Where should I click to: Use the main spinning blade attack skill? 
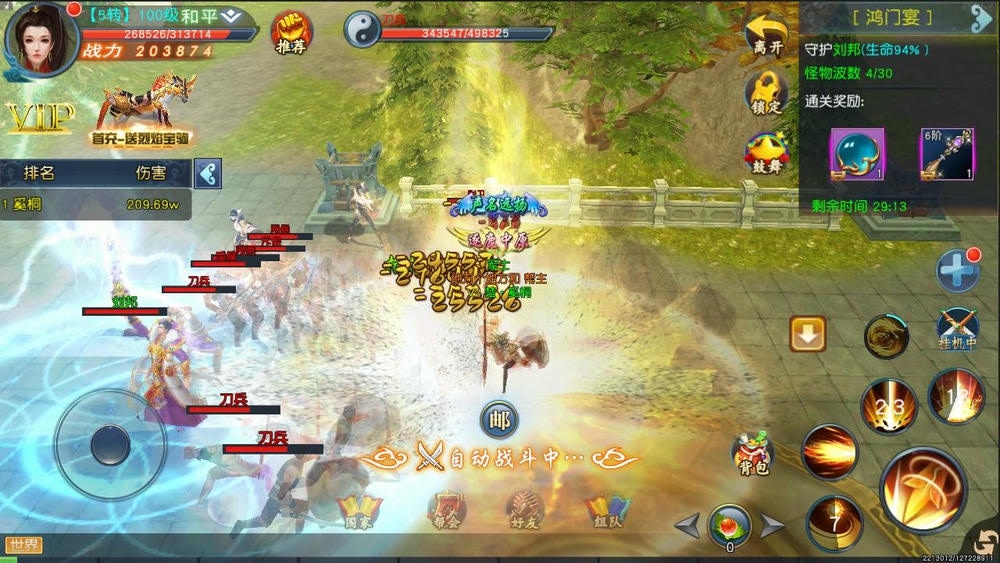pyautogui.click(x=922, y=489)
